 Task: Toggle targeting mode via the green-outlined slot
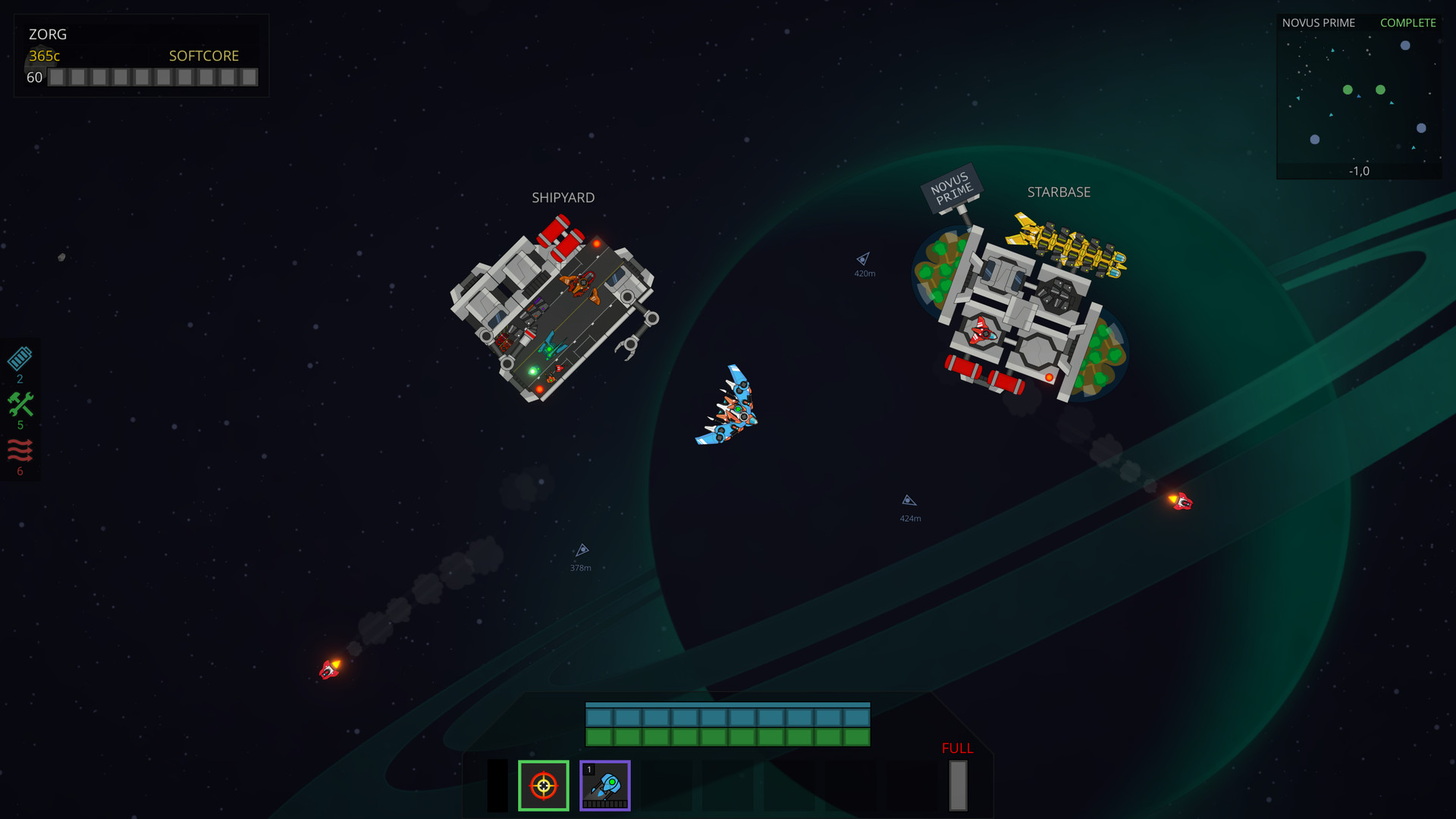click(x=543, y=786)
